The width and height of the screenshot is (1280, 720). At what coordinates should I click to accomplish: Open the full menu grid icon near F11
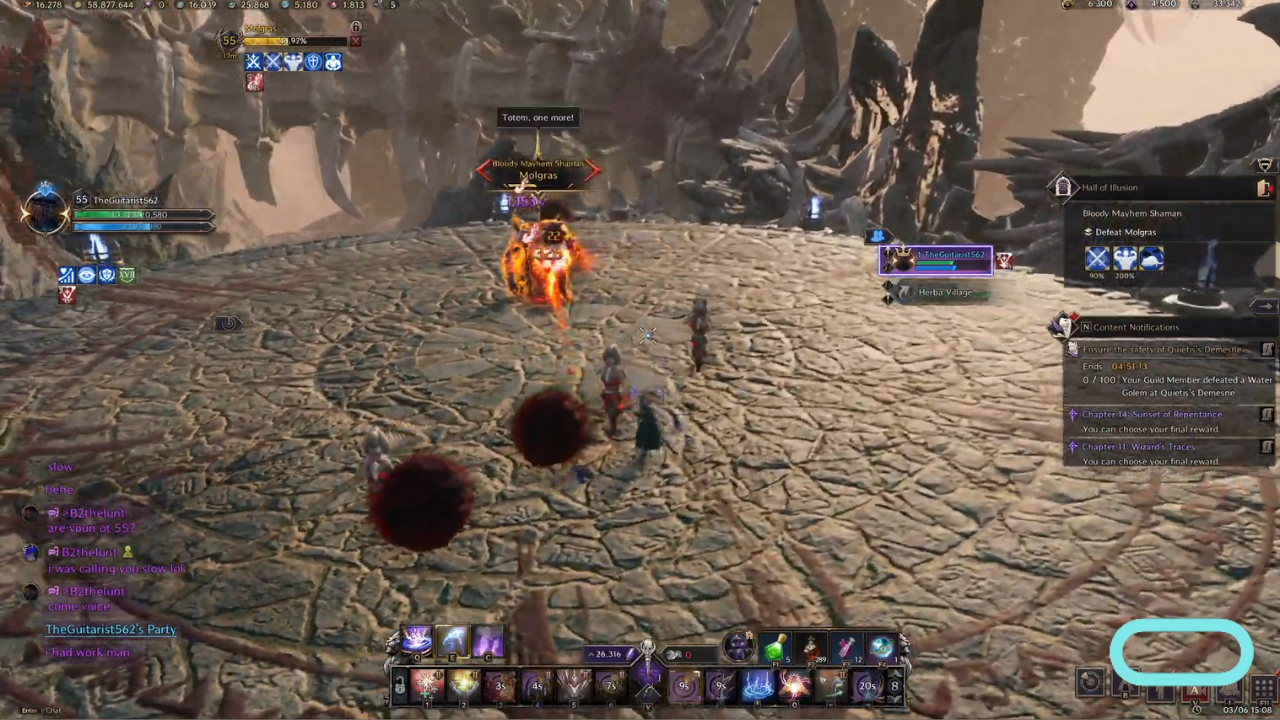[1263, 687]
